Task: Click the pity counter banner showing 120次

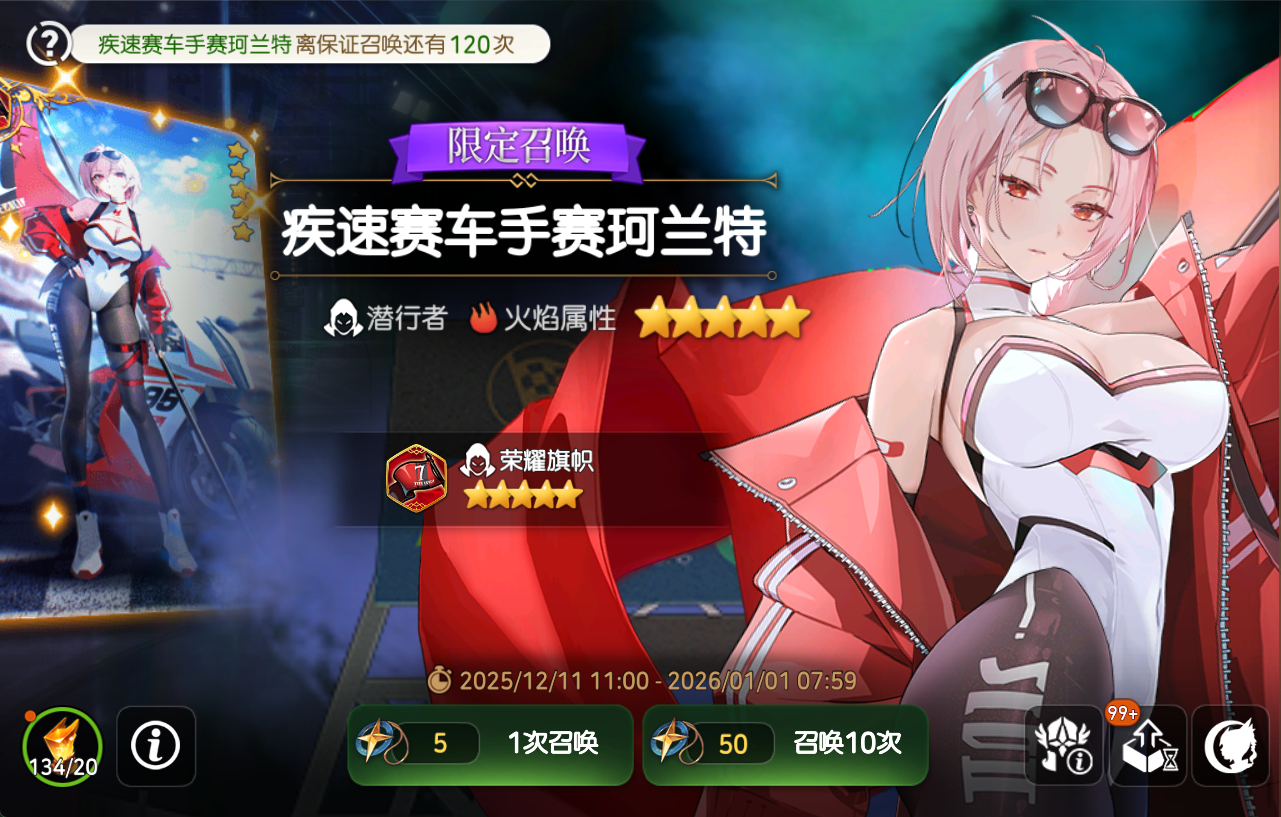Action: click(305, 44)
